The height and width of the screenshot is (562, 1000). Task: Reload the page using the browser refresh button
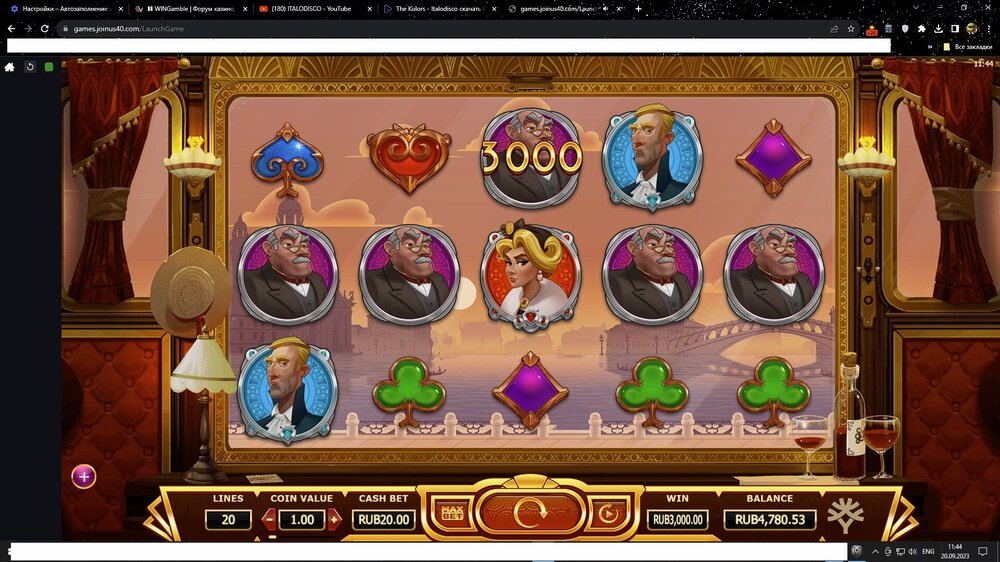point(45,29)
